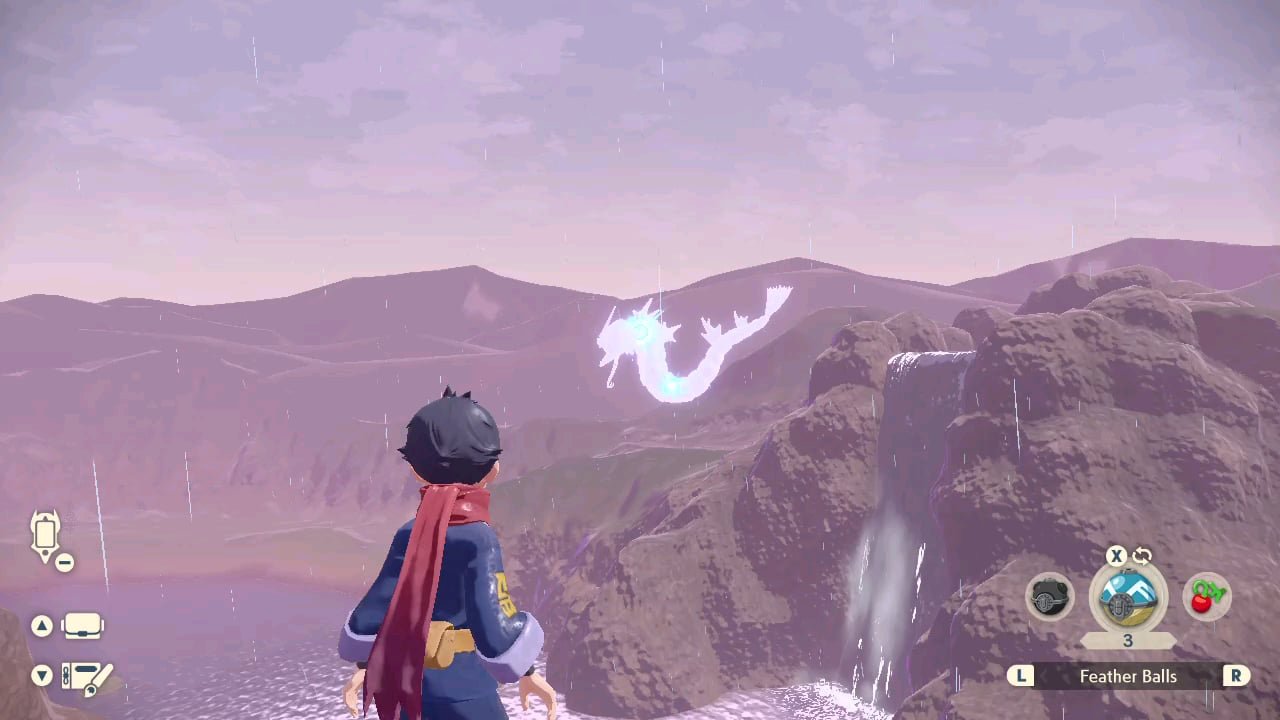Toggle the satchel shortcut up arrow
Screen dimensions: 1280x720
tap(42, 625)
